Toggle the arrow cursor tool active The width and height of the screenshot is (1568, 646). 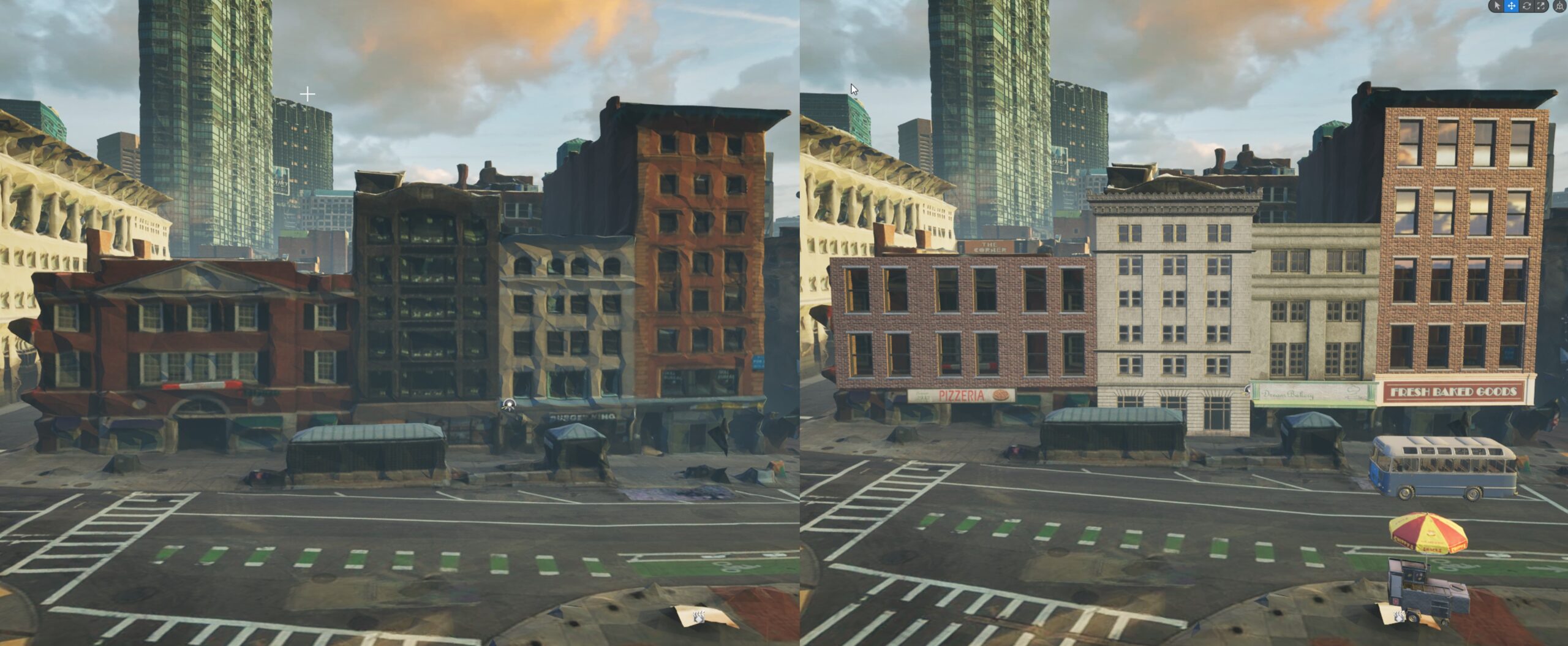pyautogui.click(x=1498, y=6)
